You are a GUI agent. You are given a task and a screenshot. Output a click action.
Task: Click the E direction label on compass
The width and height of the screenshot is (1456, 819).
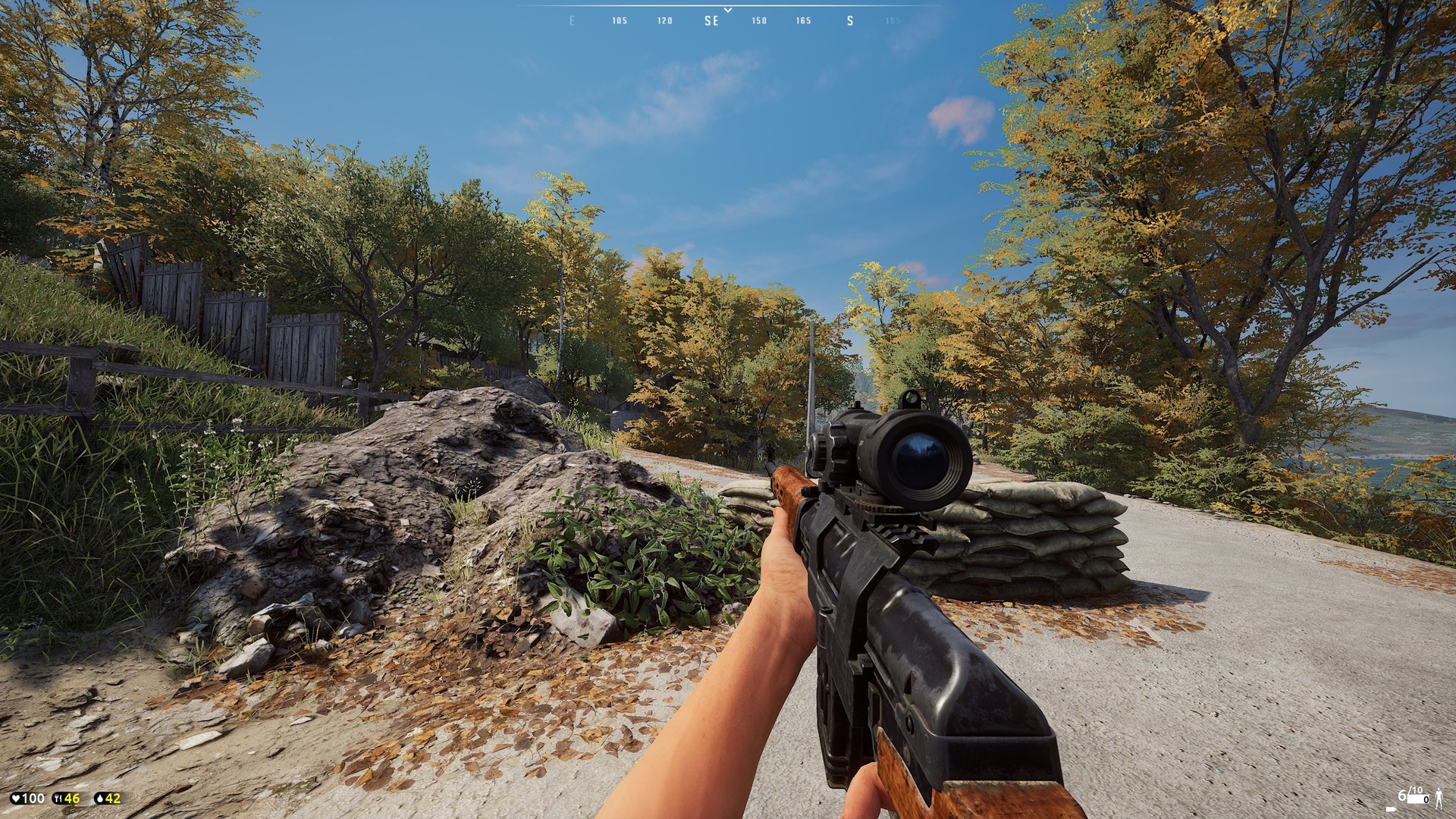[x=573, y=21]
